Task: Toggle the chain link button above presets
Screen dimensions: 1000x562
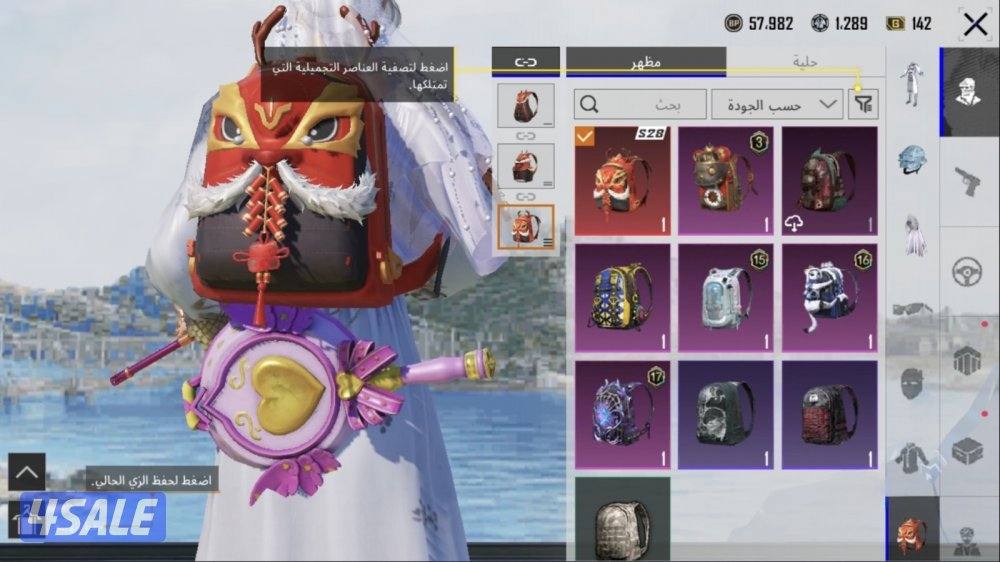Action: pyautogui.click(x=526, y=61)
